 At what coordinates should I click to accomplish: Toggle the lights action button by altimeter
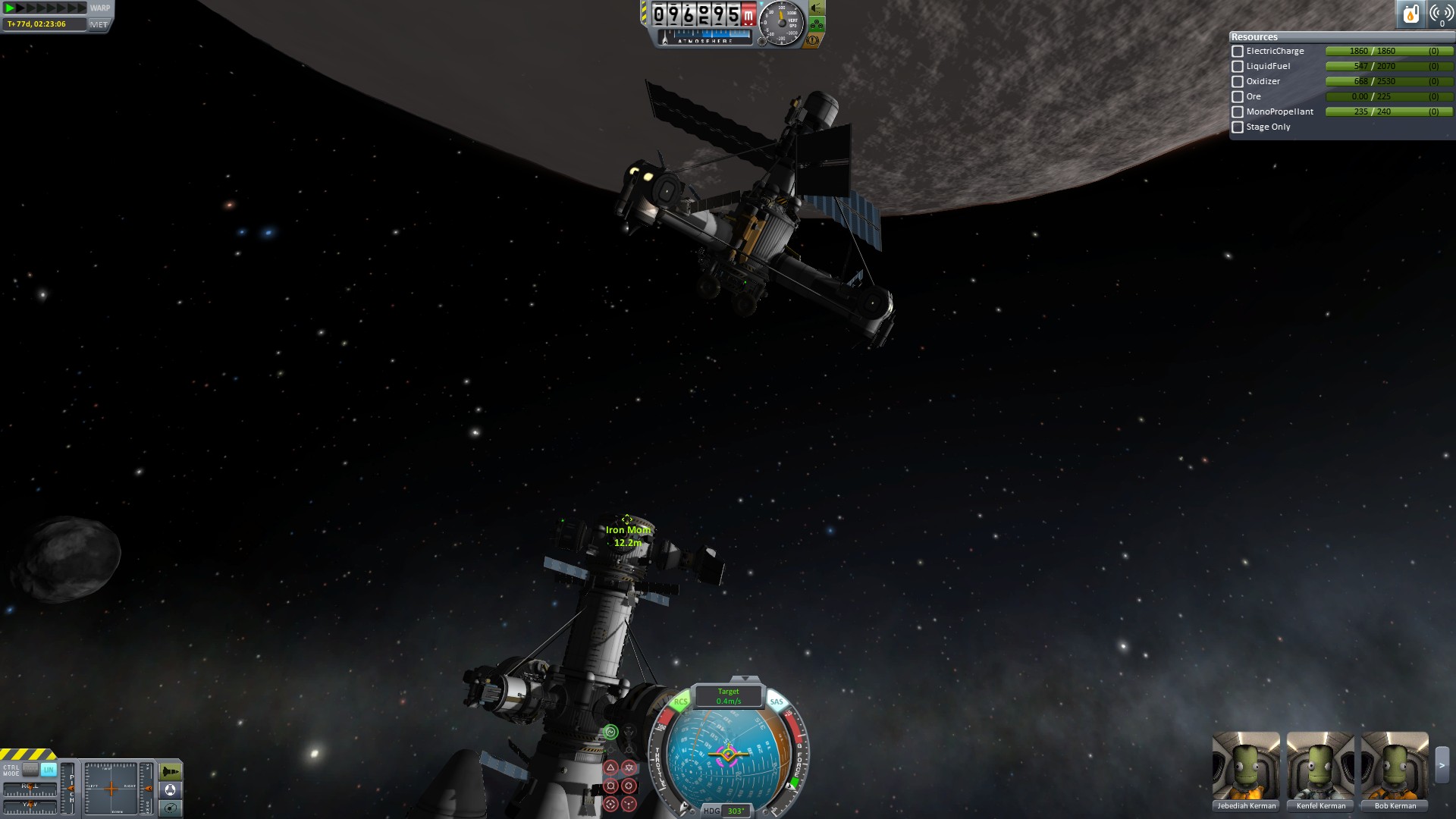pyautogui.click(x=816, y=8)
